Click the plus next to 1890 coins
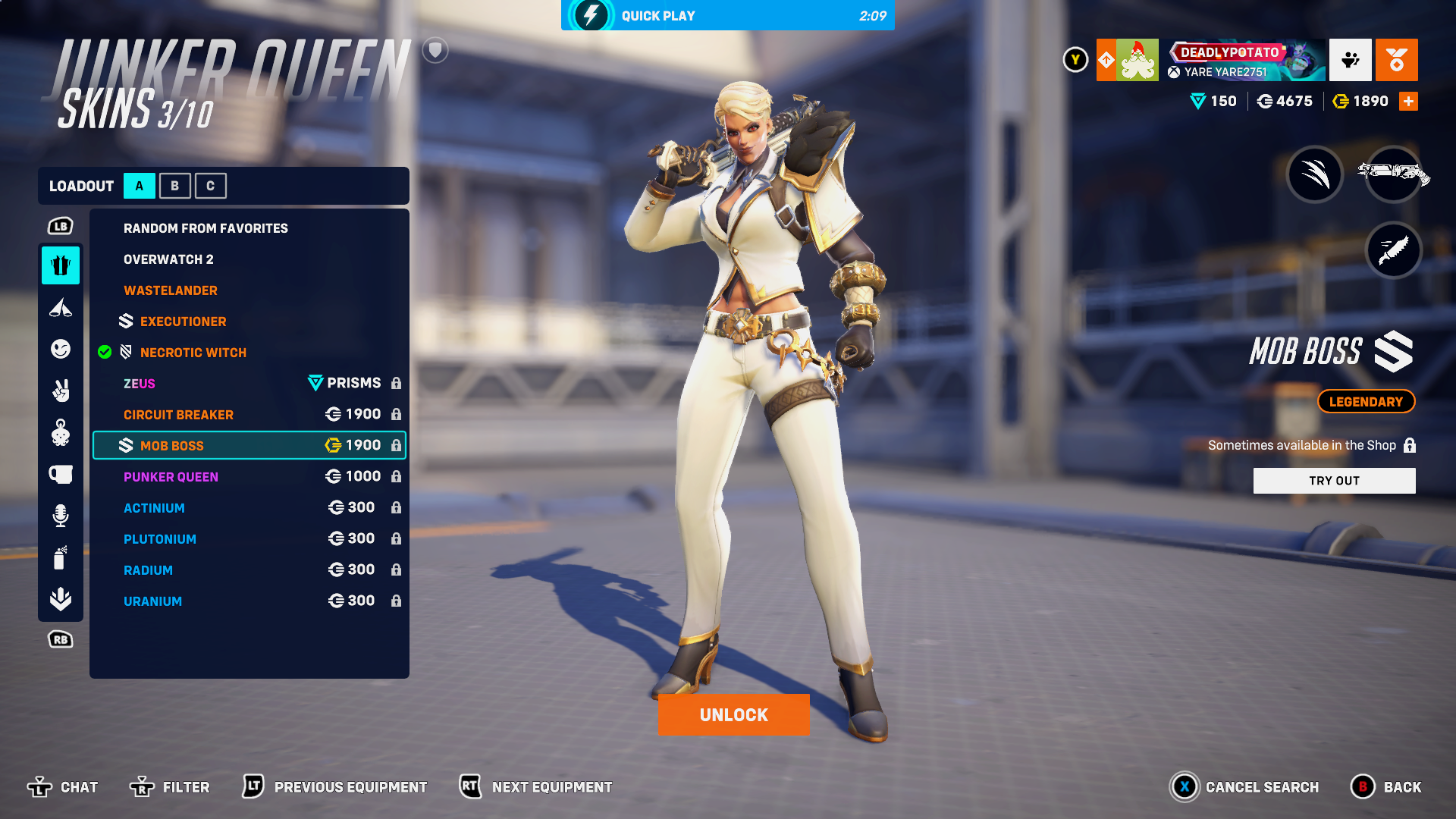 1409,100
